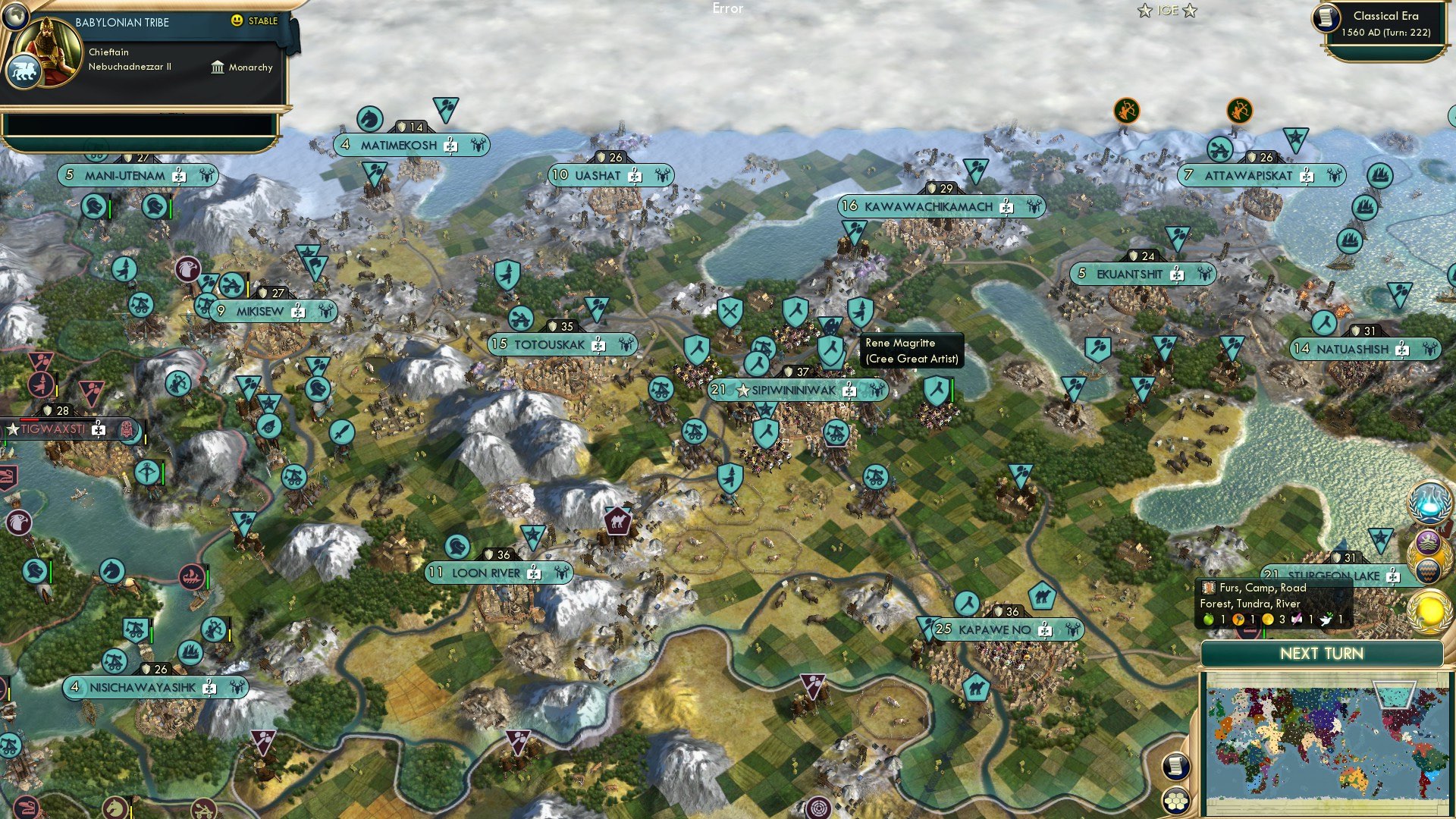Viewport: 1456px width, 819px height.
Task: Click the stable happiness smiley icon
Action: coord(237,22)
